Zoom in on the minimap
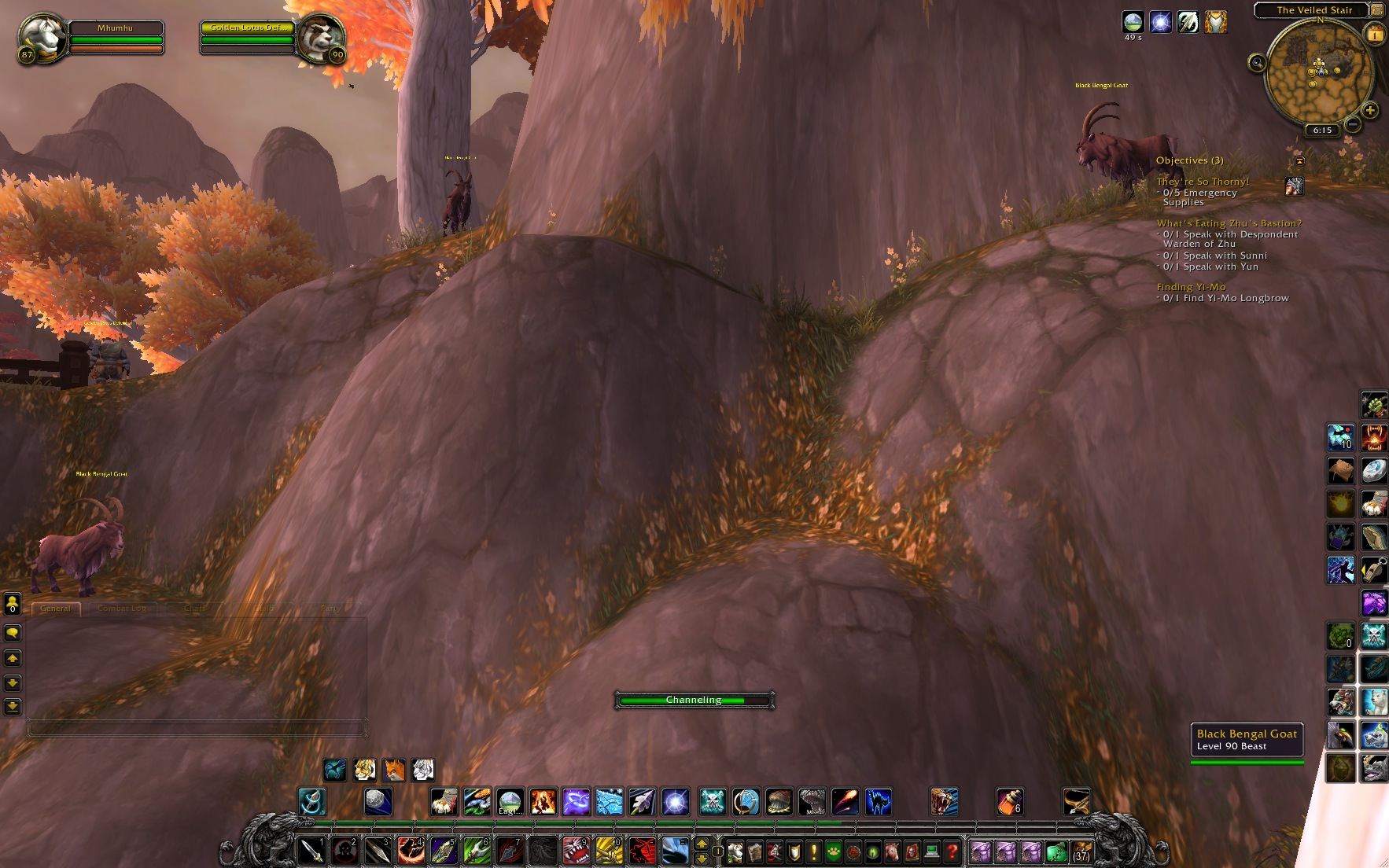 tap(1370, 111)
